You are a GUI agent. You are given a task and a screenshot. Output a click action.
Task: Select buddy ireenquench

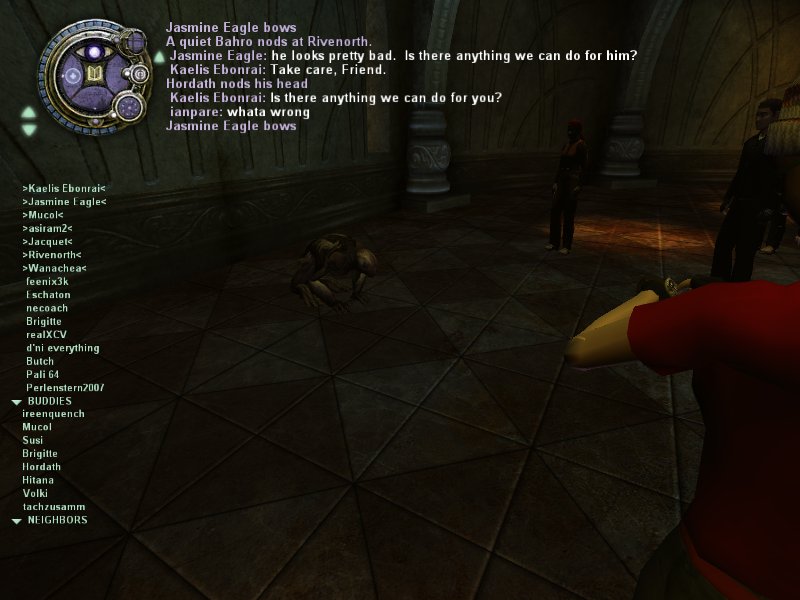coord(53,414)
